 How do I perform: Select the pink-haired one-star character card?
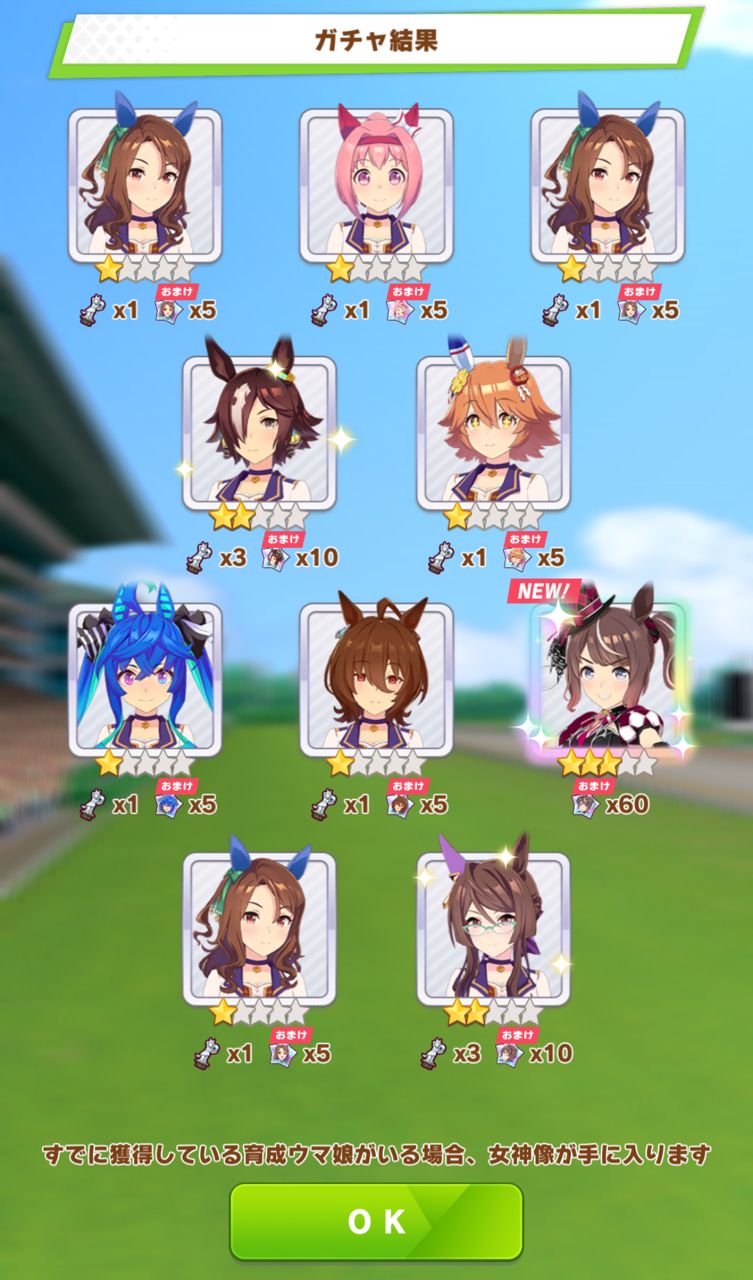[376, 185]
